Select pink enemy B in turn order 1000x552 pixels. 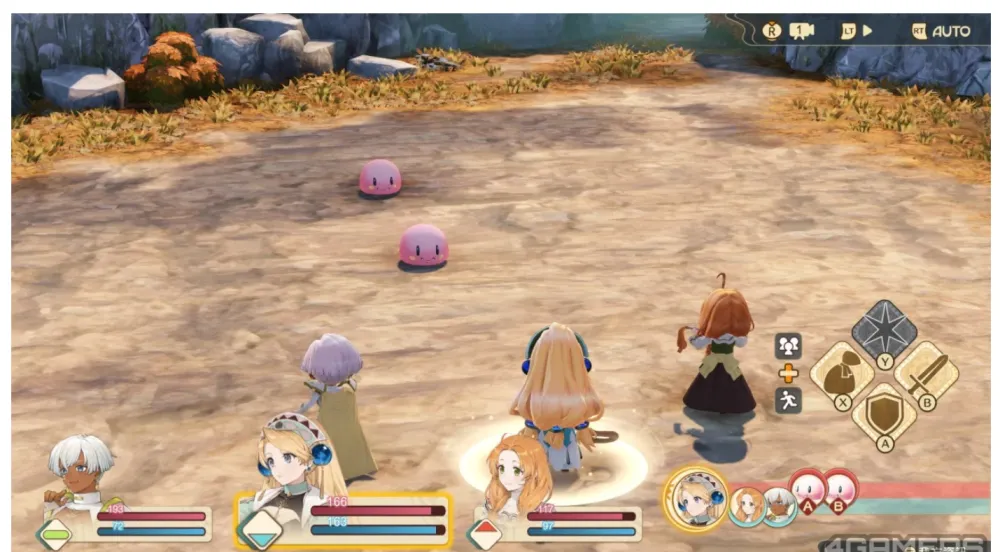tap(840, 491)
